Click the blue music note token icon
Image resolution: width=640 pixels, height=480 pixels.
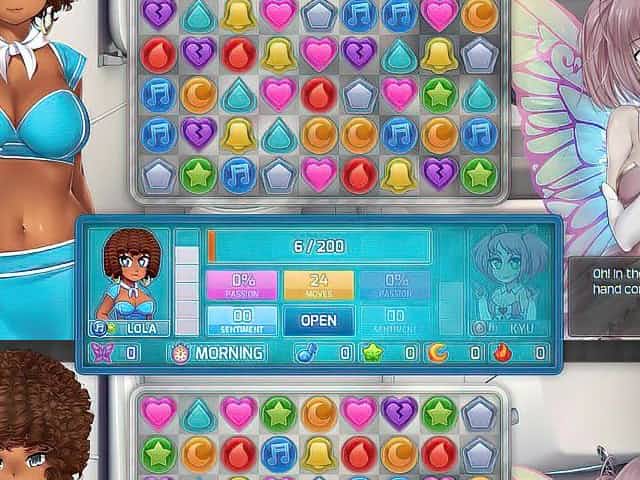tap(306, 353)
